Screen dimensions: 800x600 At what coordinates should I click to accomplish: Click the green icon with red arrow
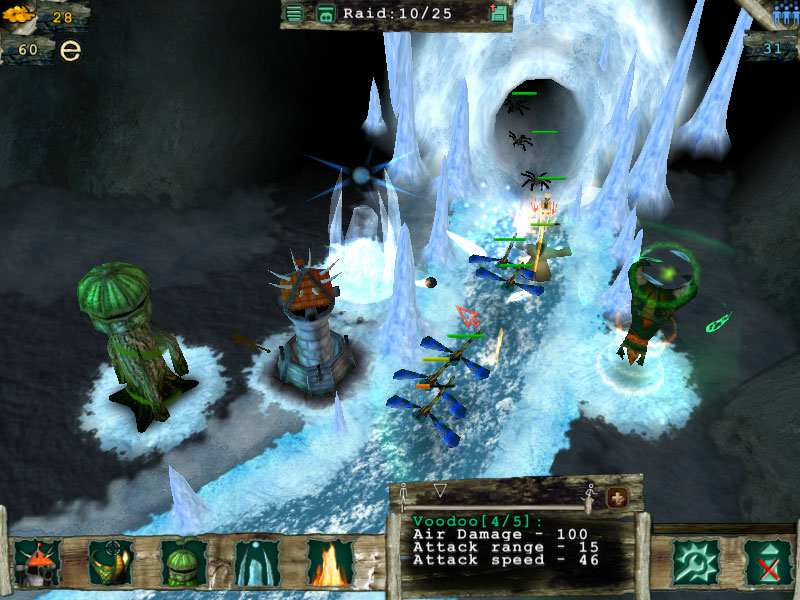[499, 13]
